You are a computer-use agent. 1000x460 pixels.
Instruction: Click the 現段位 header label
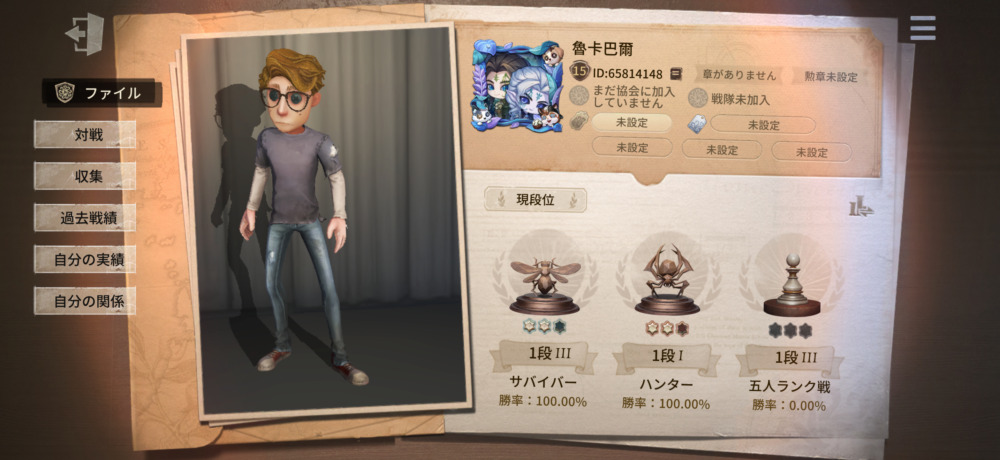535,200
